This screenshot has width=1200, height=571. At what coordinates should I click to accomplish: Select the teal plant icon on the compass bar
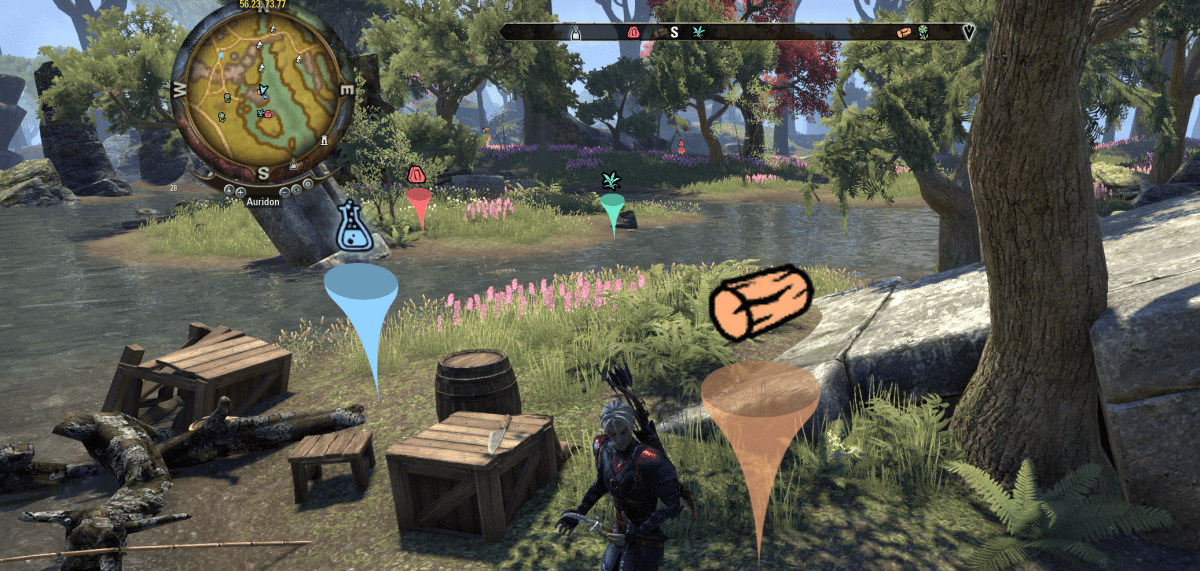click(697, 32)
